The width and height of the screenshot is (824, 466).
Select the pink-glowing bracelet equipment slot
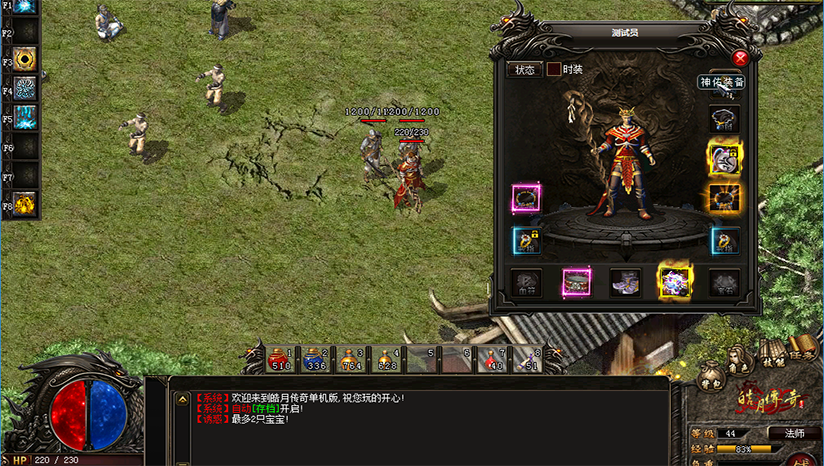pyautogui.click(x=526, y=198)
